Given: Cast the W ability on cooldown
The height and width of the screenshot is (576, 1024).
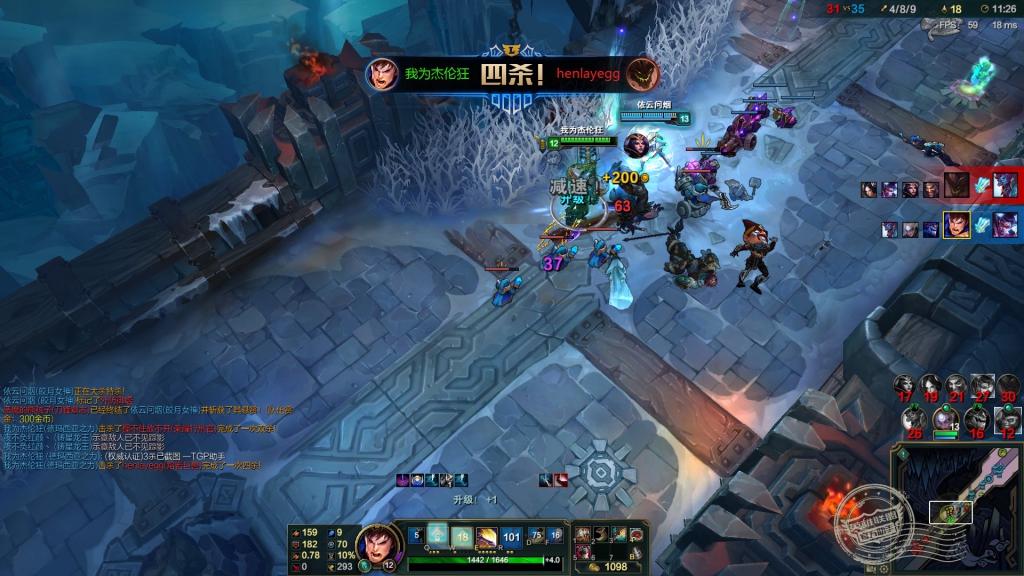Looking at the screenshot, I should (x=462, y=534).
